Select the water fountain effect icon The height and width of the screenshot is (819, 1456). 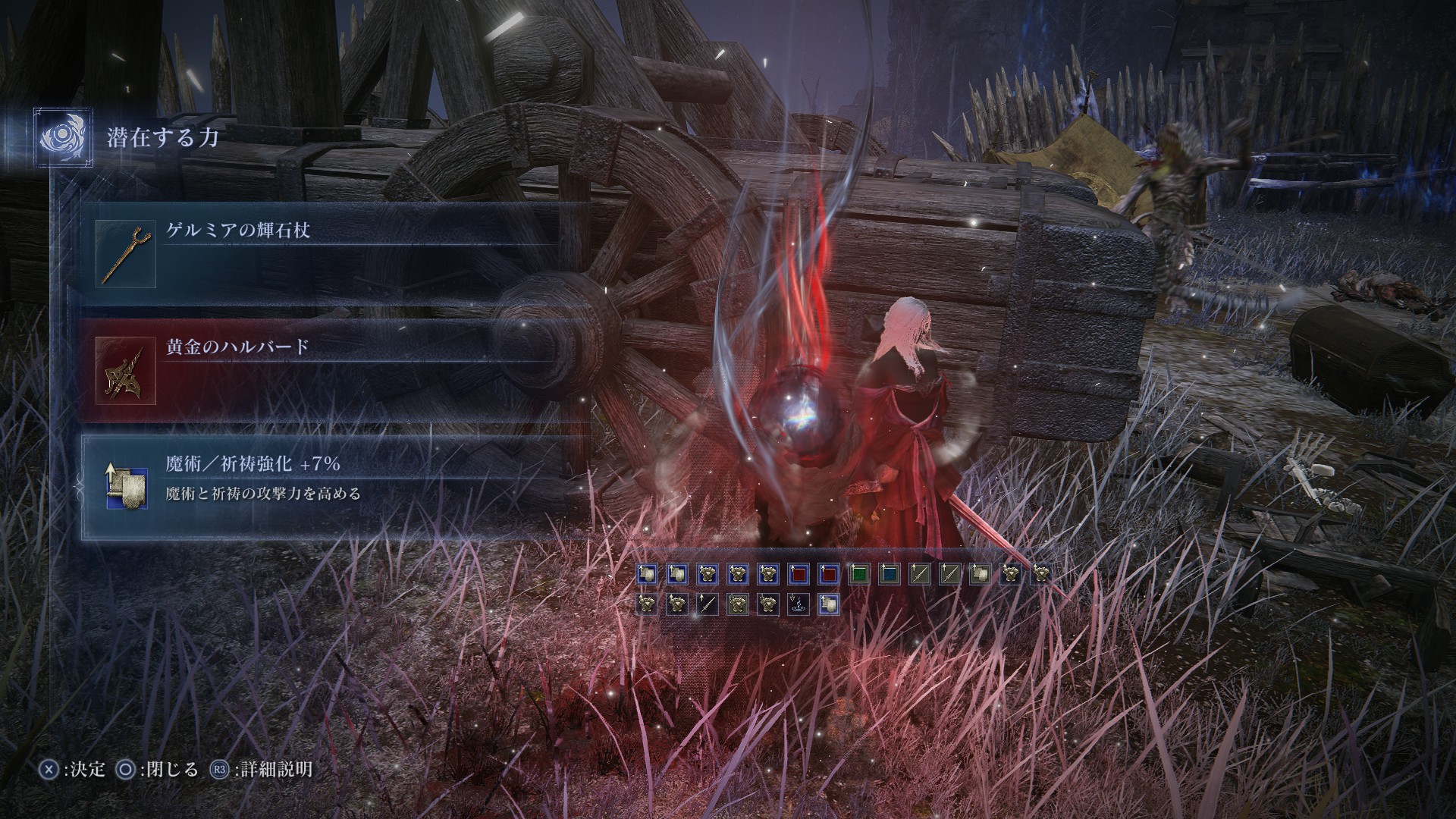click(x=799, y=604)
